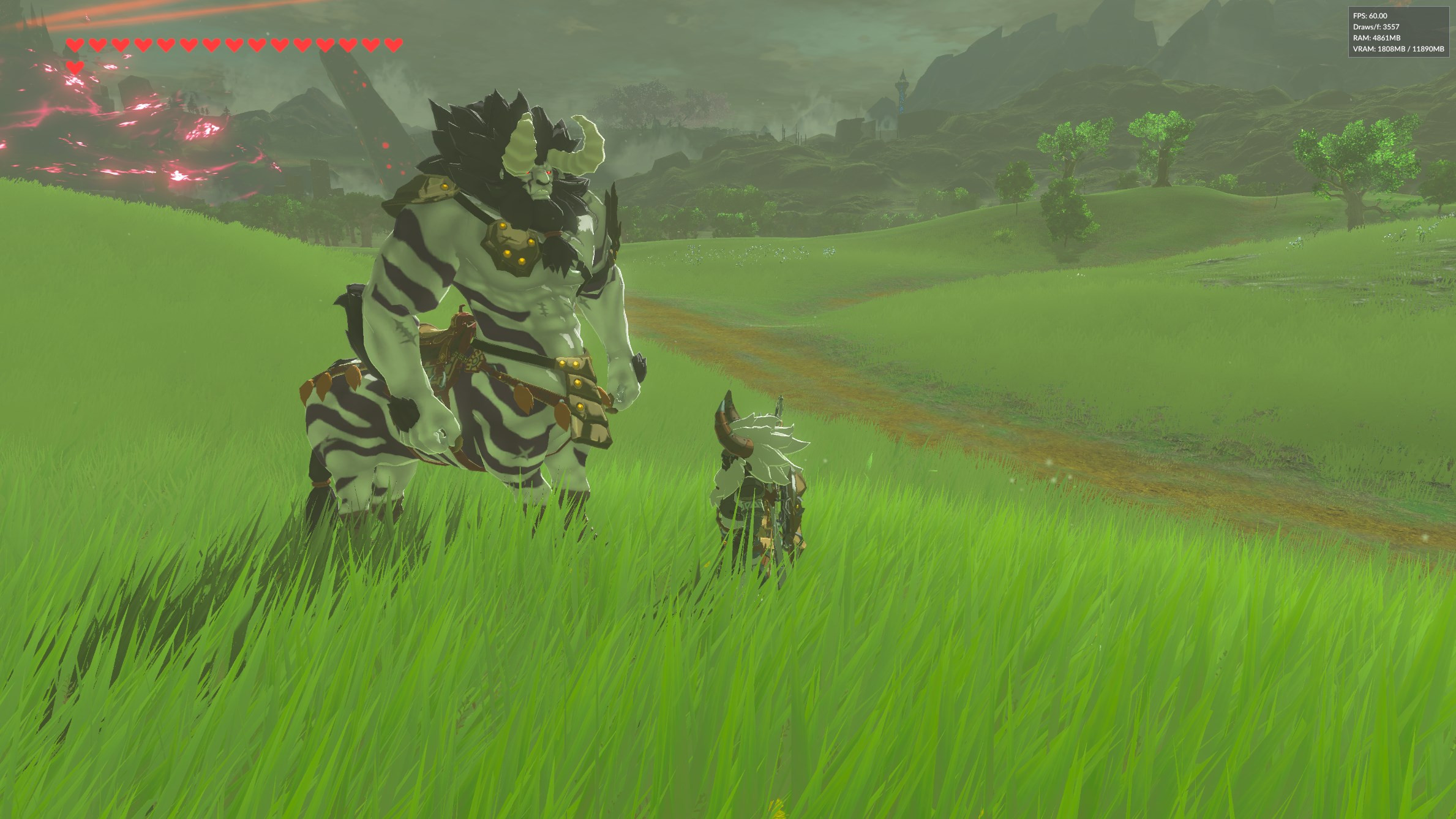Select the fifth heart from the left
Viewport: 1456px width, 819px height.
click(x=166, y=45)
